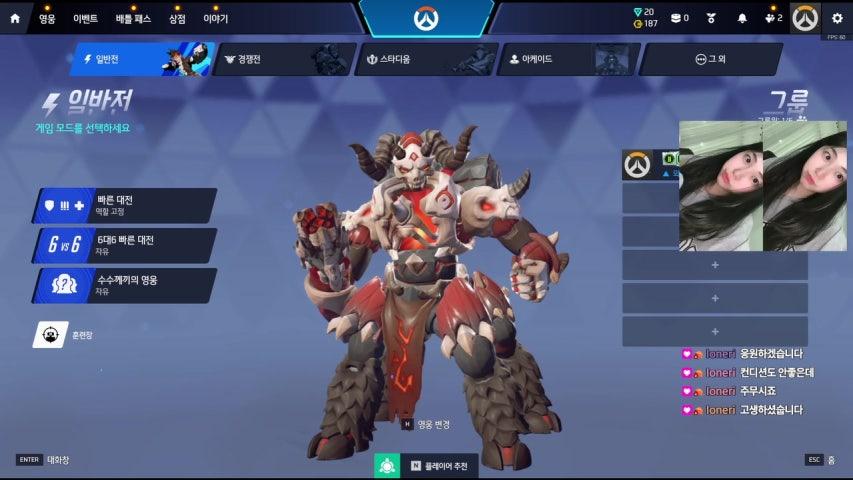Select 빠른 대전 role queue quick play
Screen dimensions: 853x480
[125, 205]
